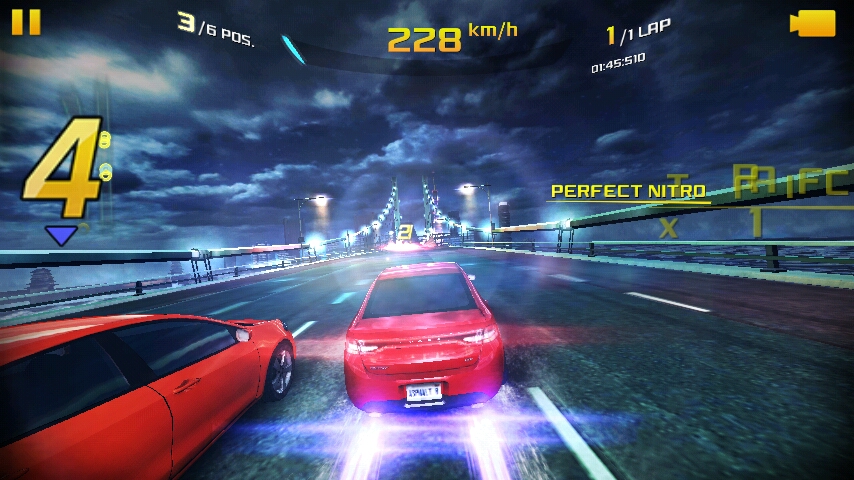Pause the race with the pause button
This screenshot has height=480, width=854.
click(x=26, y=22)
